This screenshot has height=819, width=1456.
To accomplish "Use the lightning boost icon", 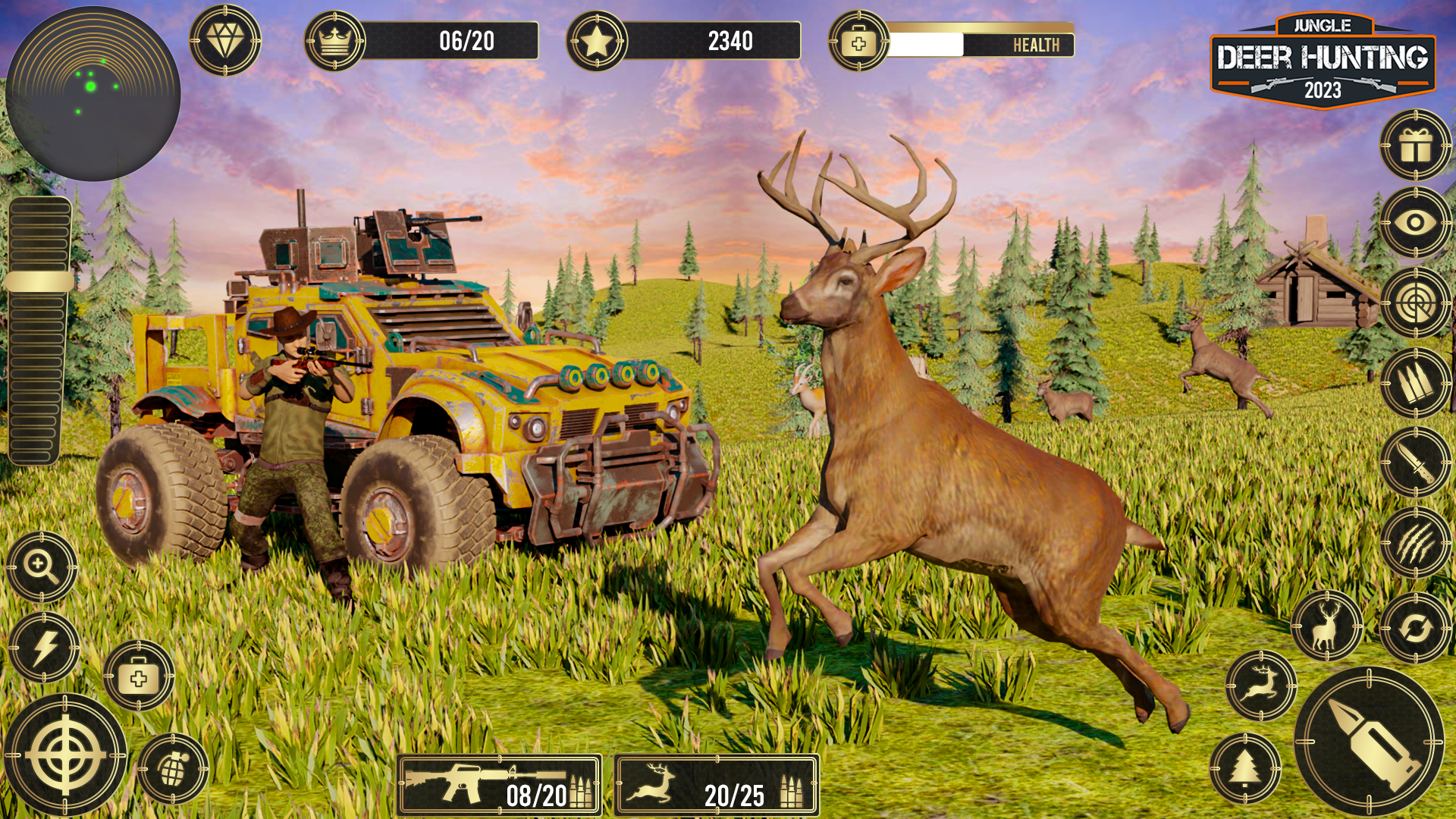I will (x=42, y=645).
